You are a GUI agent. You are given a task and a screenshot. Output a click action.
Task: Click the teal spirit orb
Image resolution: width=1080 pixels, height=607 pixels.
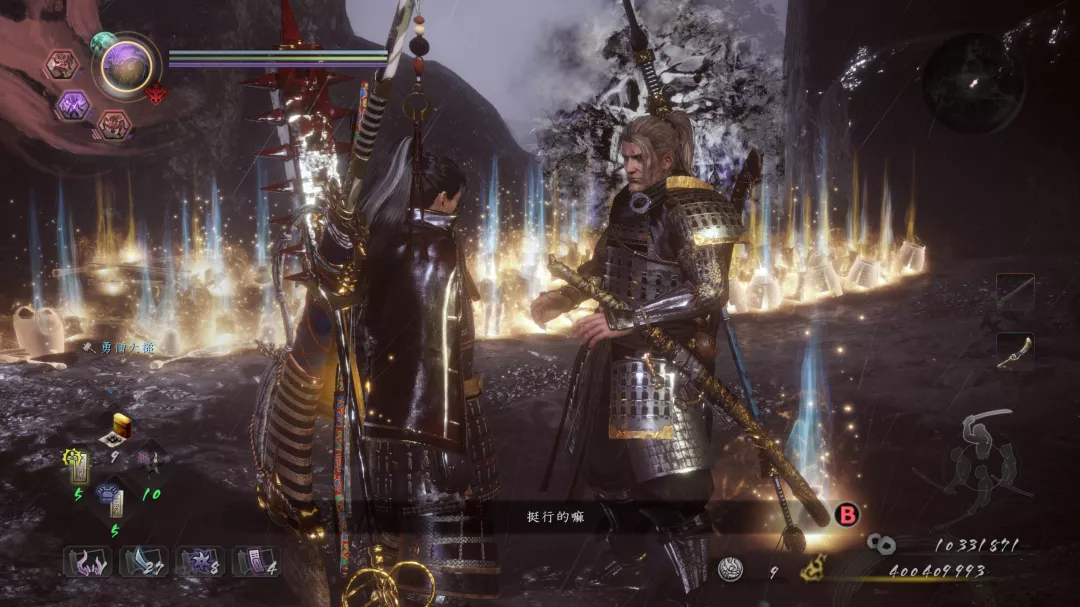click(103, 43)
